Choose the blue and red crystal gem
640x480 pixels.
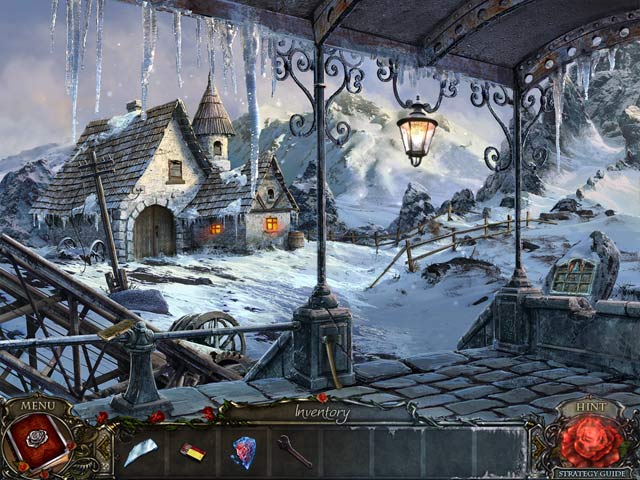point(243,452)
